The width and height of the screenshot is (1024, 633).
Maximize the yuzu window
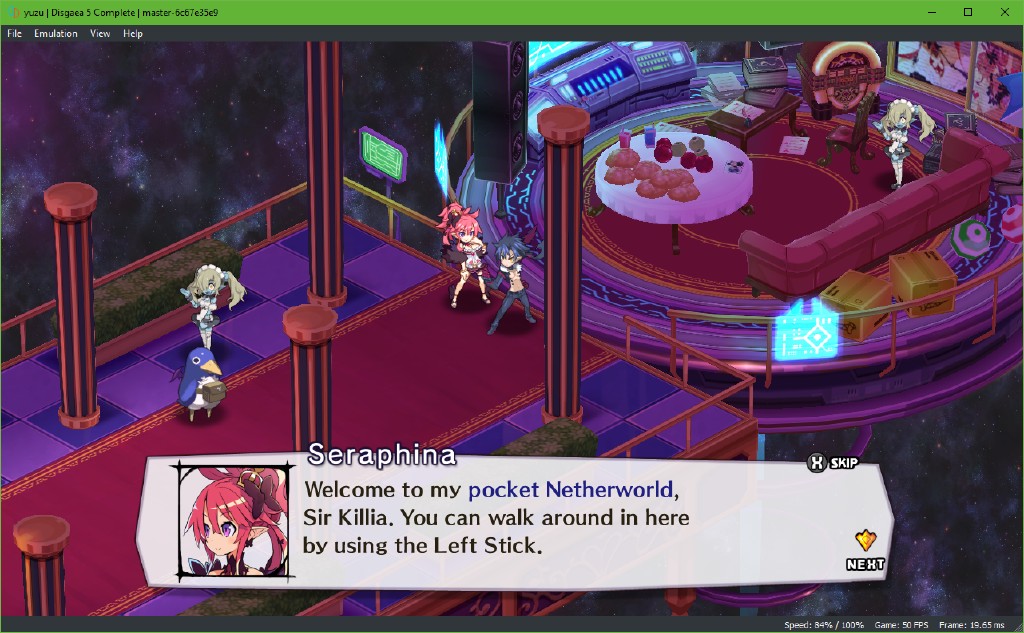point(968,12)
